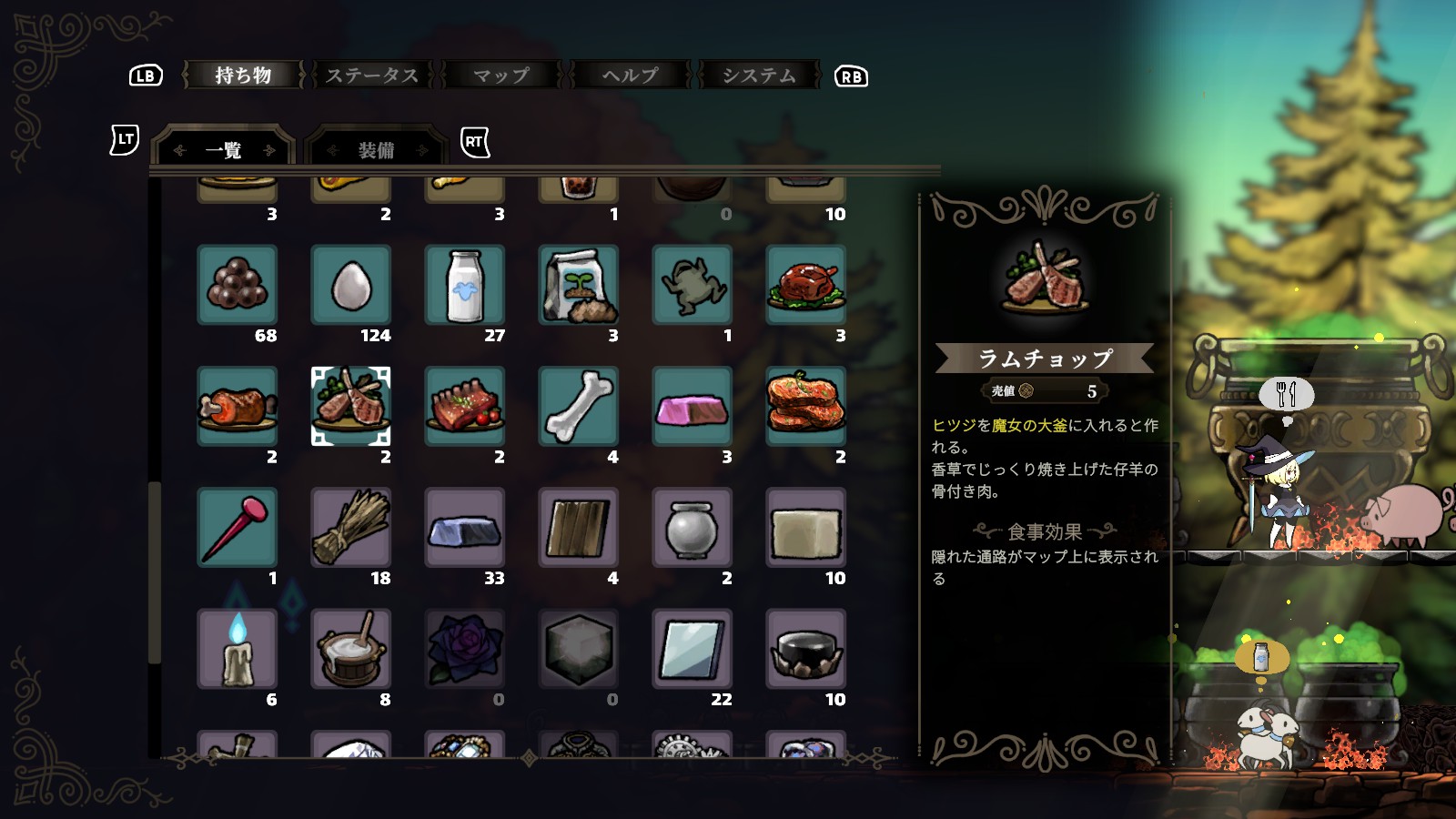Select the wooden planks item
Screen dimensions: 1456x819
(x=578, y=528)
